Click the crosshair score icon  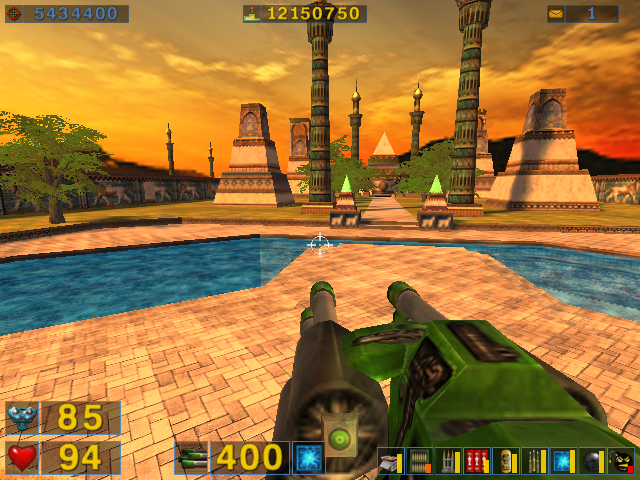[14, 14]
